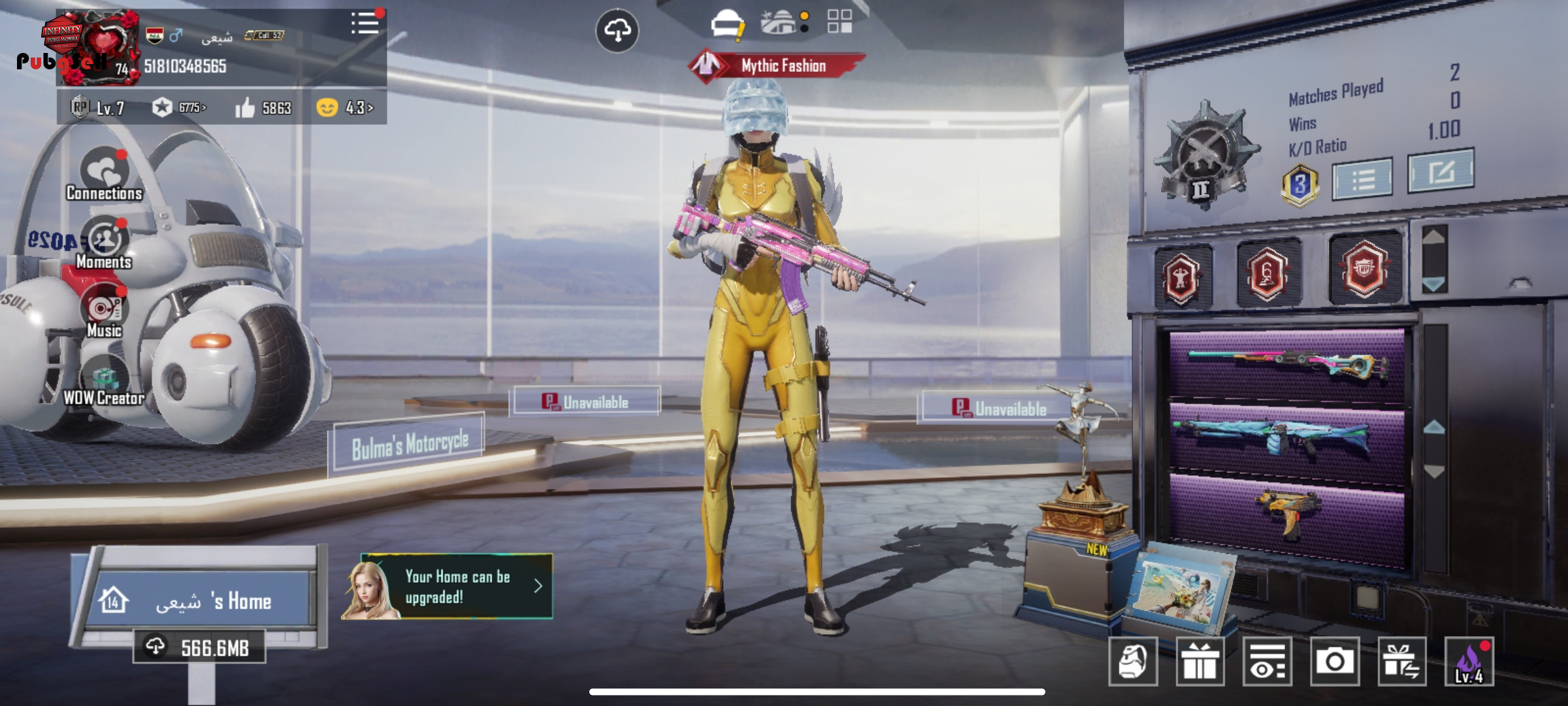Select the pink shotgun skin display
Screen dimensions: 1568x706
[x=1287, y=365]
